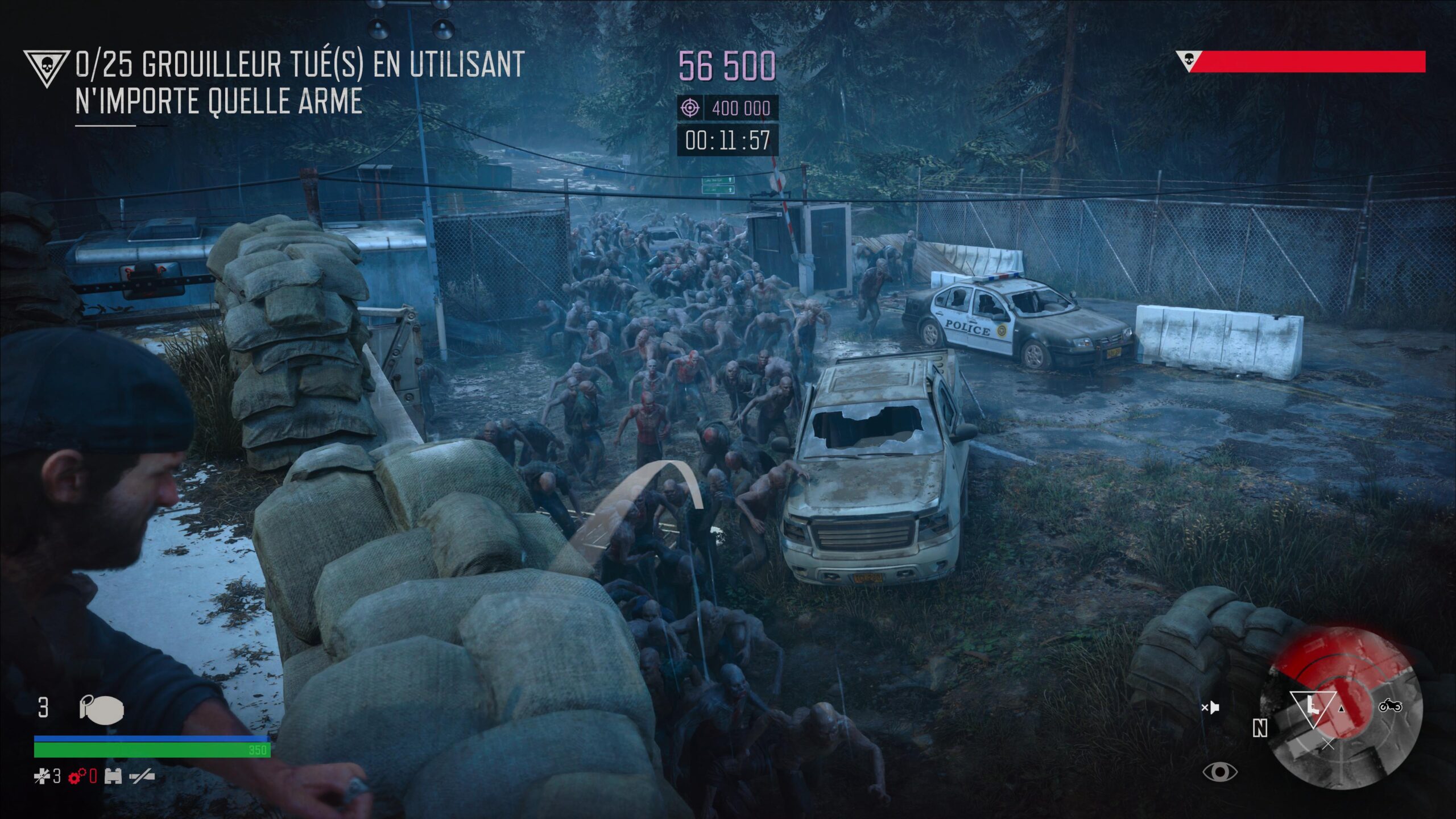Image resolution: width=1456 pixels, height=819 pixels.
Task: Click the target score crosshair icon
Action: point(690,107)
